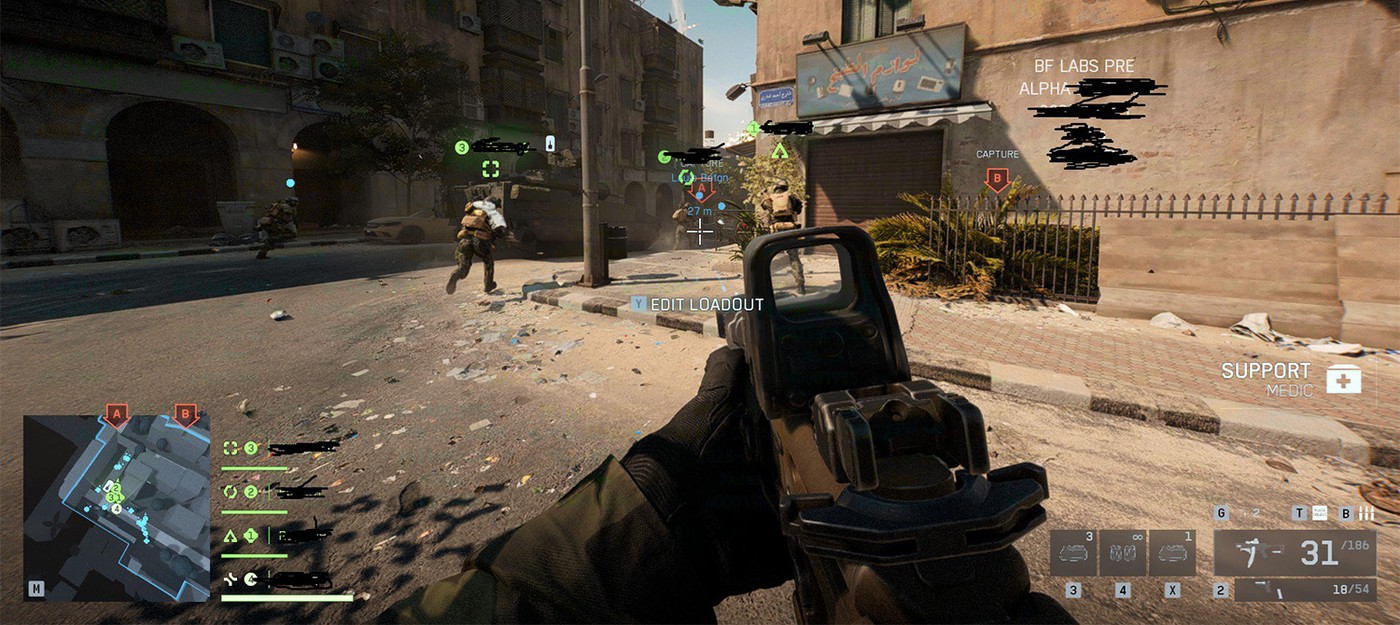This screenshot has height=625, width=1400.
Task: Click the objective A marker at 27 m
Action: (701, 190)
